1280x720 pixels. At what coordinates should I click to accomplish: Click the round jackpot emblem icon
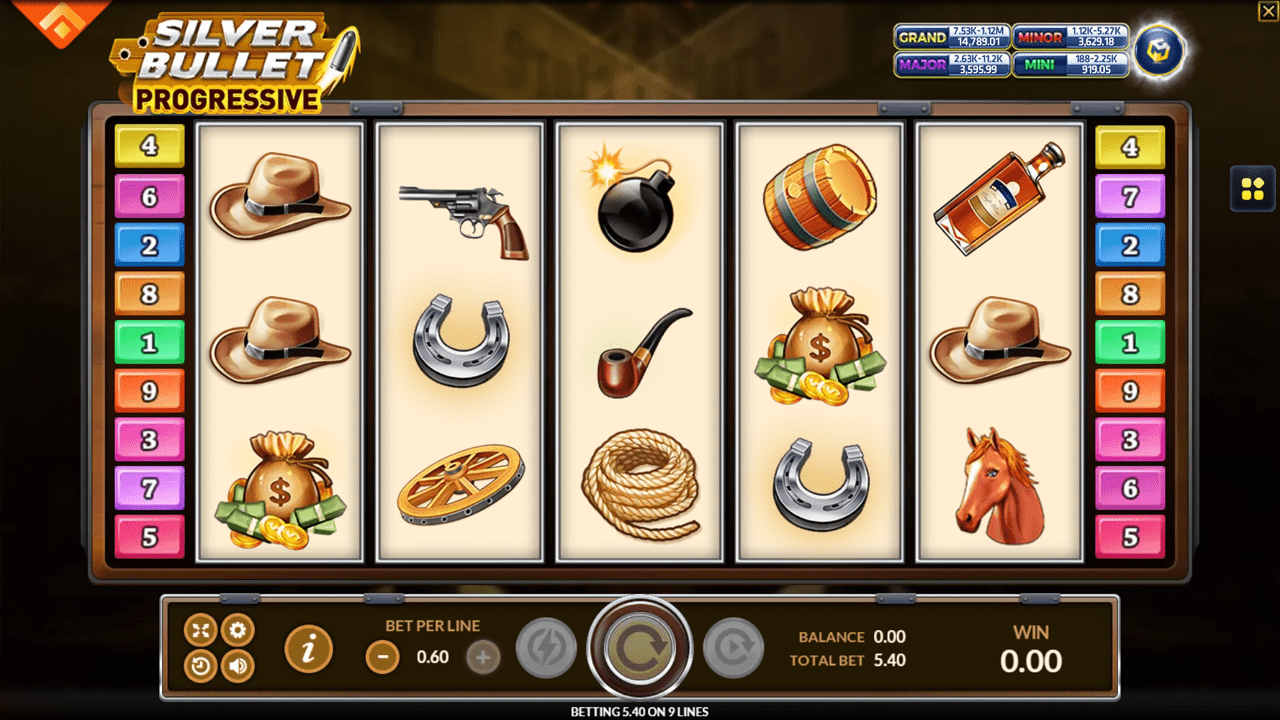pos(1160,50)
